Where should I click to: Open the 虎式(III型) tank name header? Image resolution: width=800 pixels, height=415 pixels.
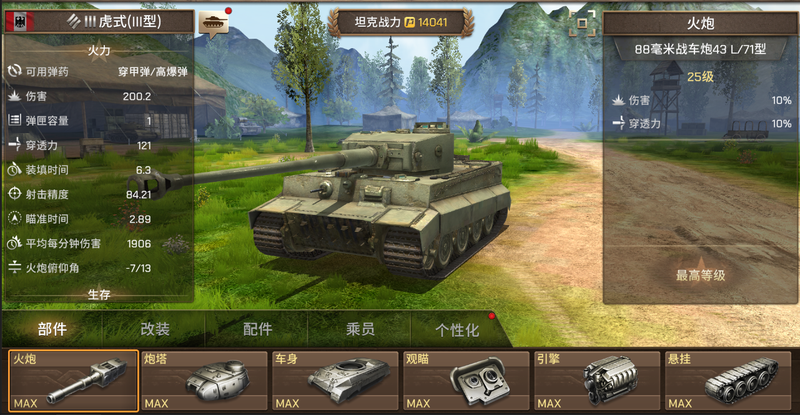[100, 21]
